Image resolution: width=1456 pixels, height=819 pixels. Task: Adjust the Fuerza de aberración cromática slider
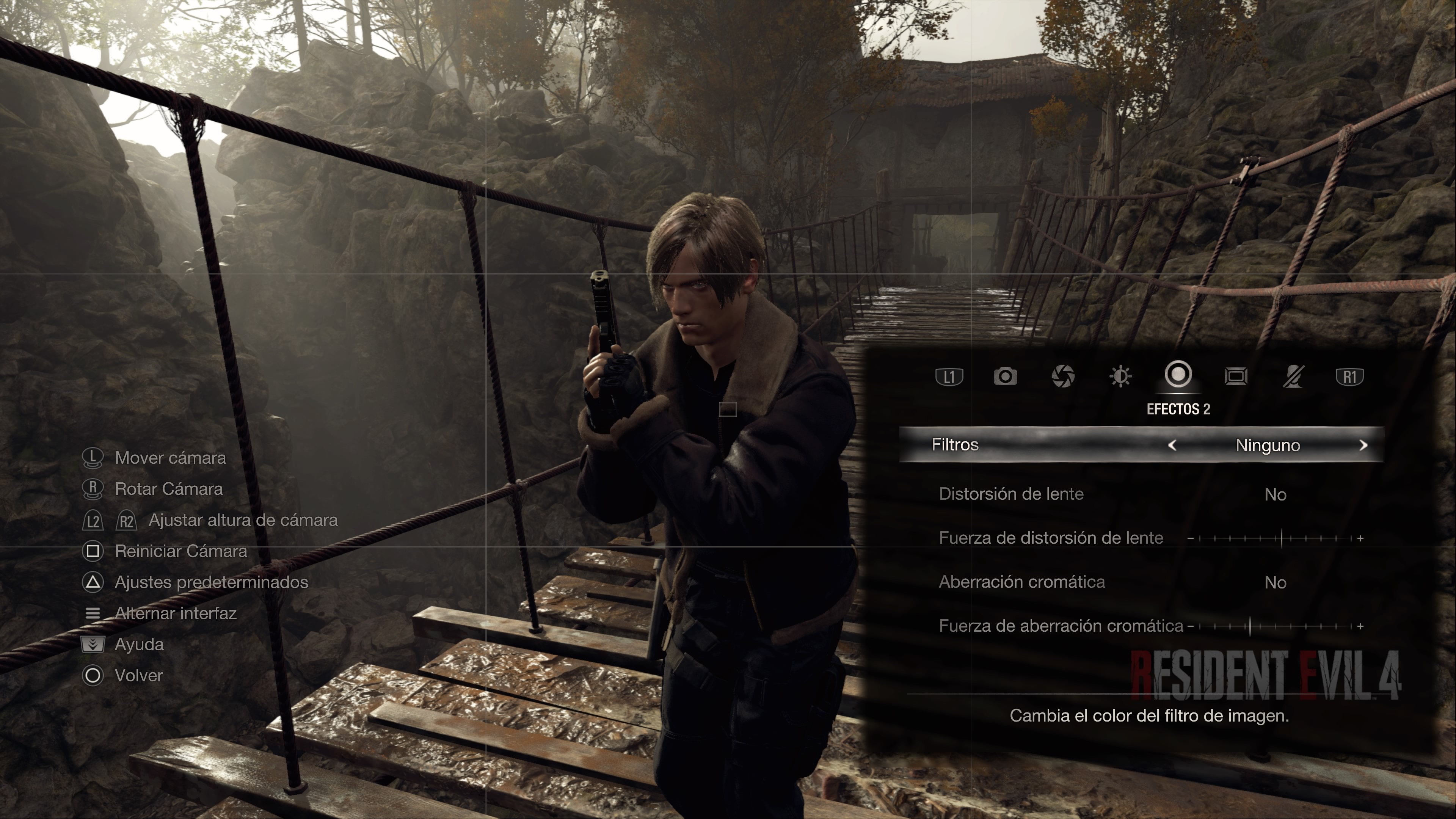pos(1250,626)
